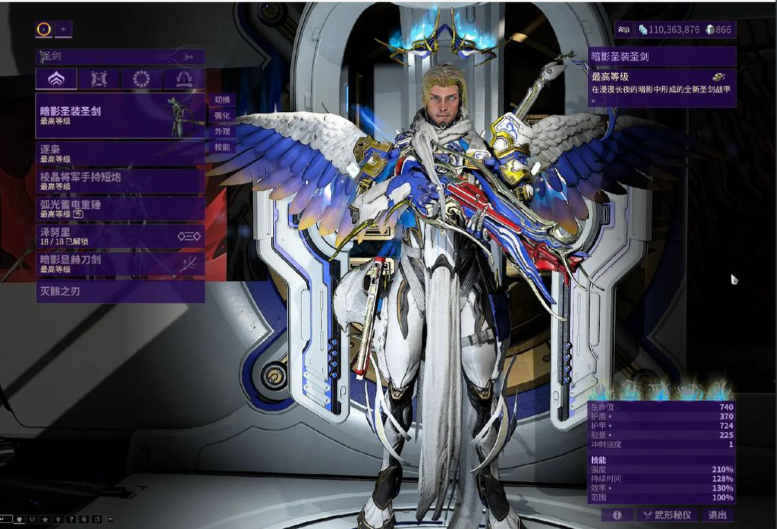Open the info button beside 武形秘仪
777x529 pixels.
(617, 515)
